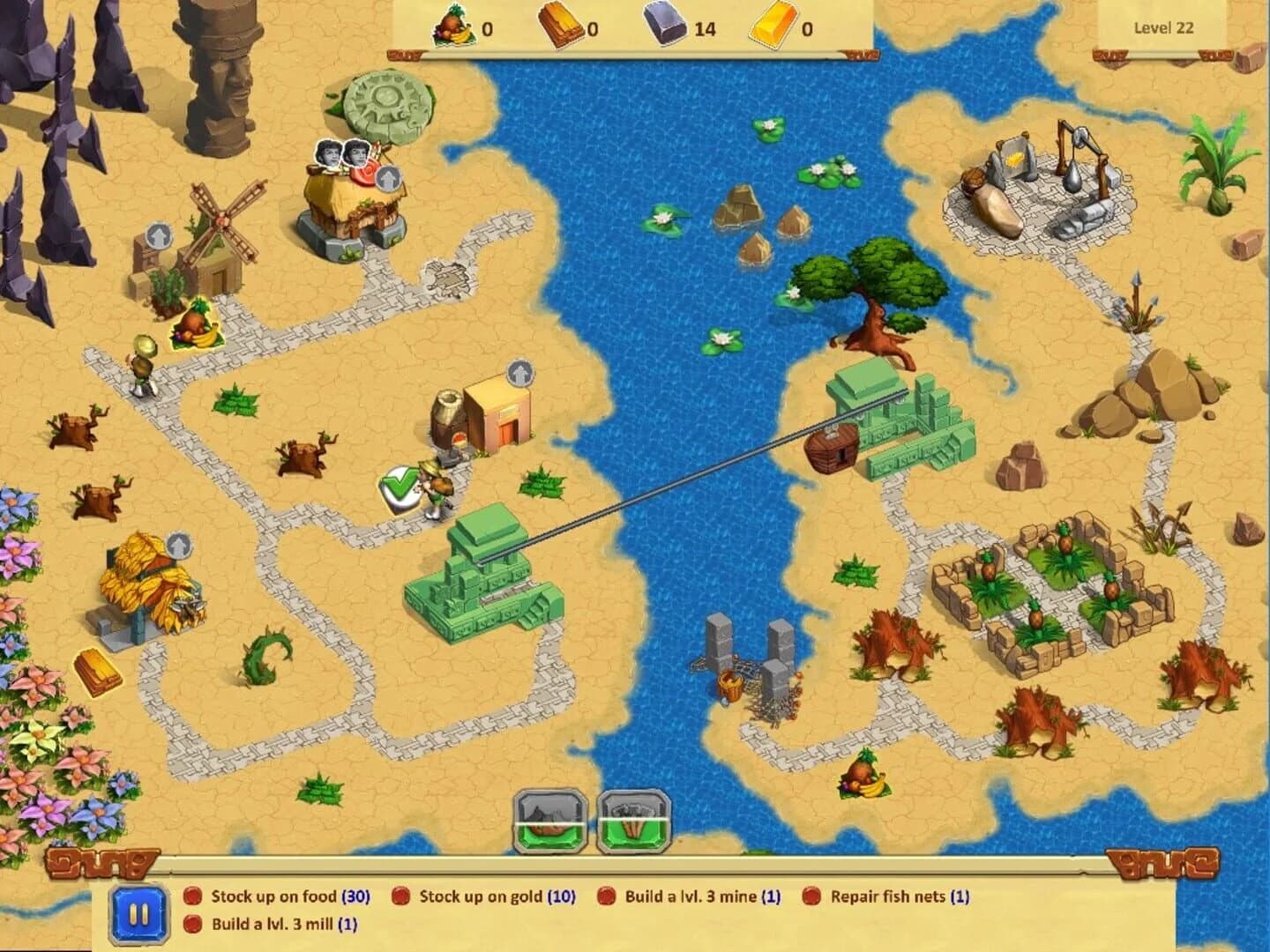Select the upgrade arrow on the sawmill building
This screenshot has width=1270, height=952.
pyautogui.click(x=519, y=374)
